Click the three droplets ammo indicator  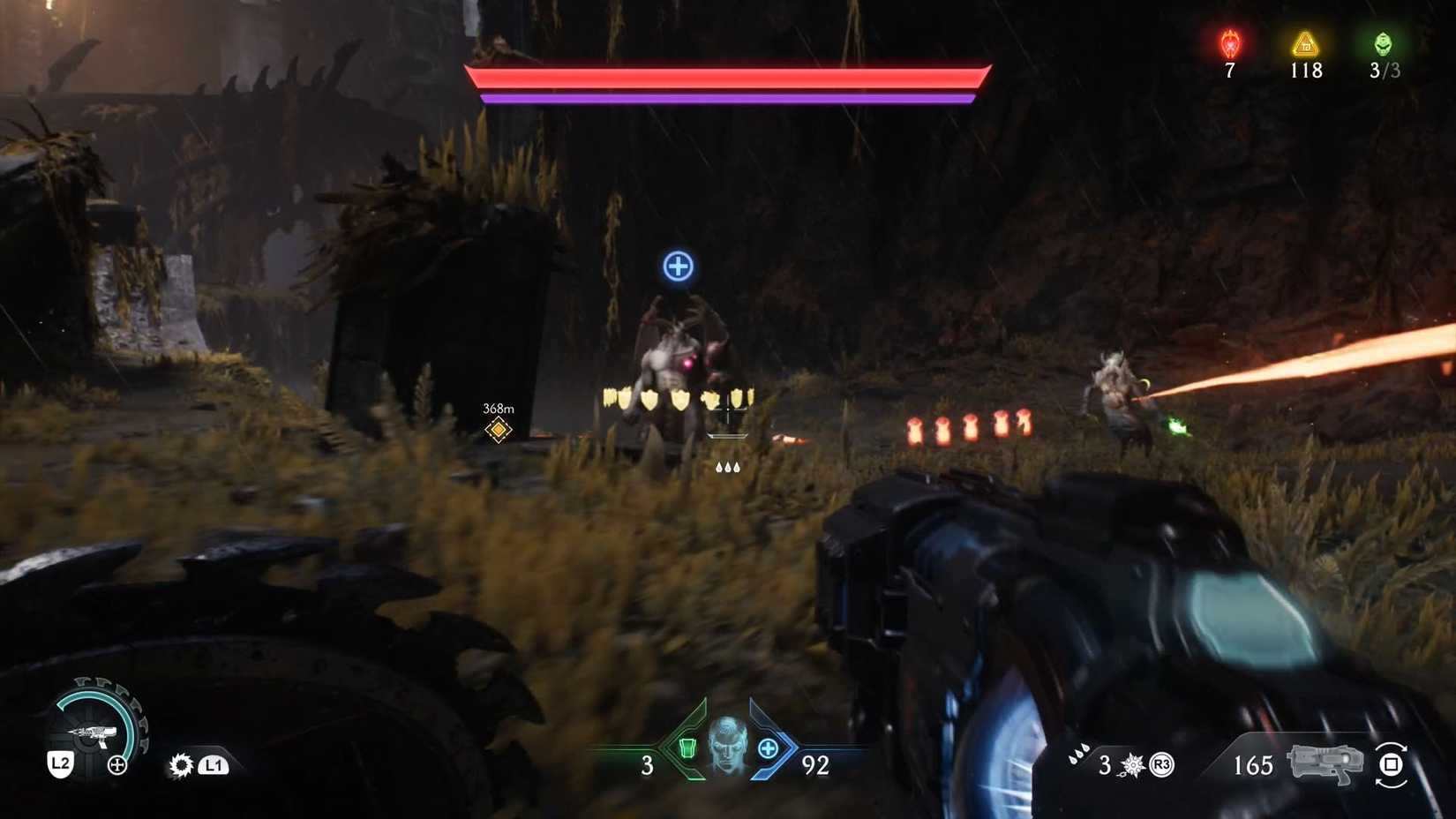1078,756
